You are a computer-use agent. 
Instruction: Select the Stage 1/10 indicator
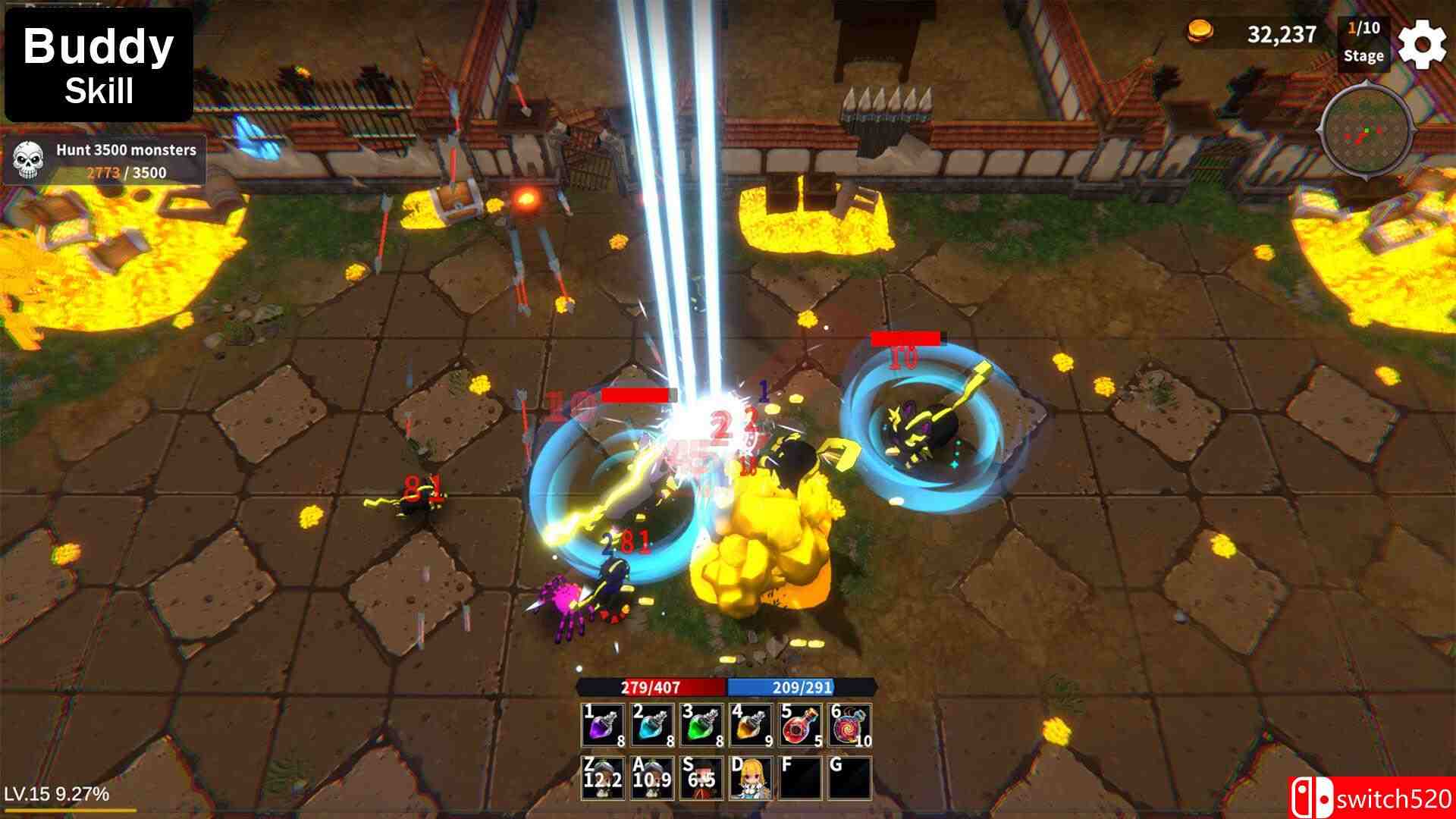[1363, 42]
